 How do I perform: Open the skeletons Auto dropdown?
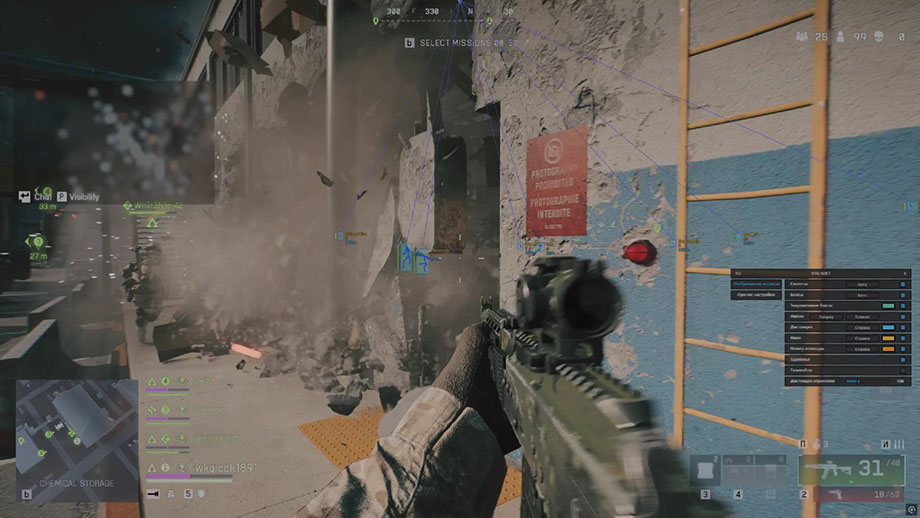point(862,284)
